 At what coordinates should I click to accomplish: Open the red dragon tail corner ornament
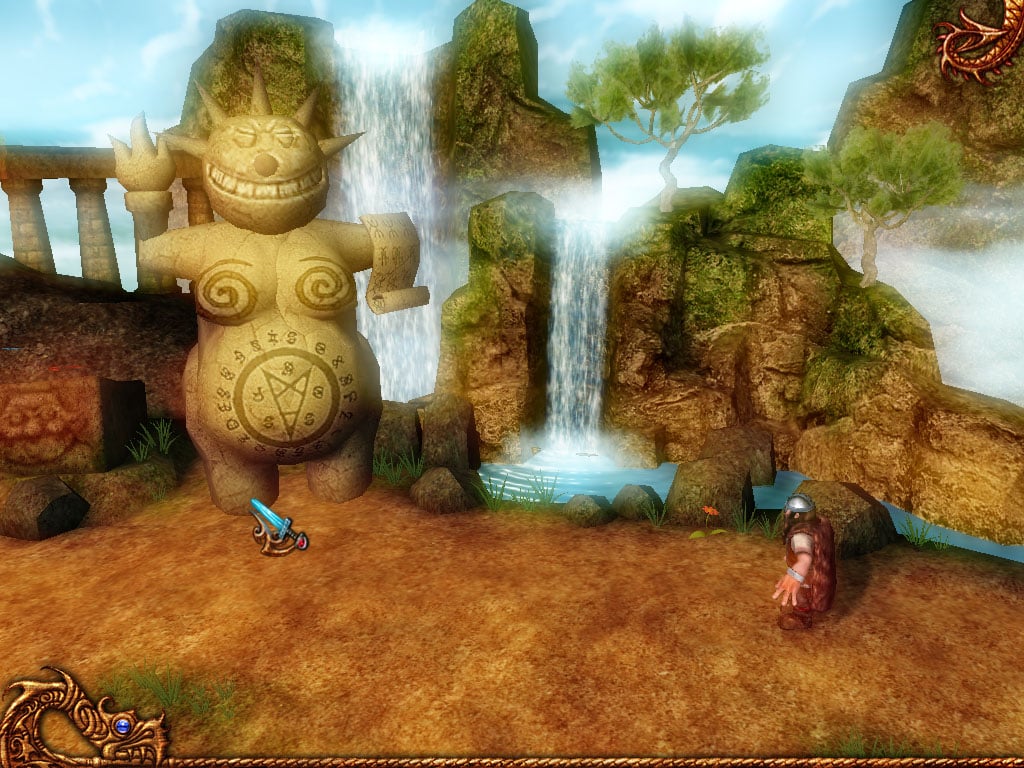(982, 40)
